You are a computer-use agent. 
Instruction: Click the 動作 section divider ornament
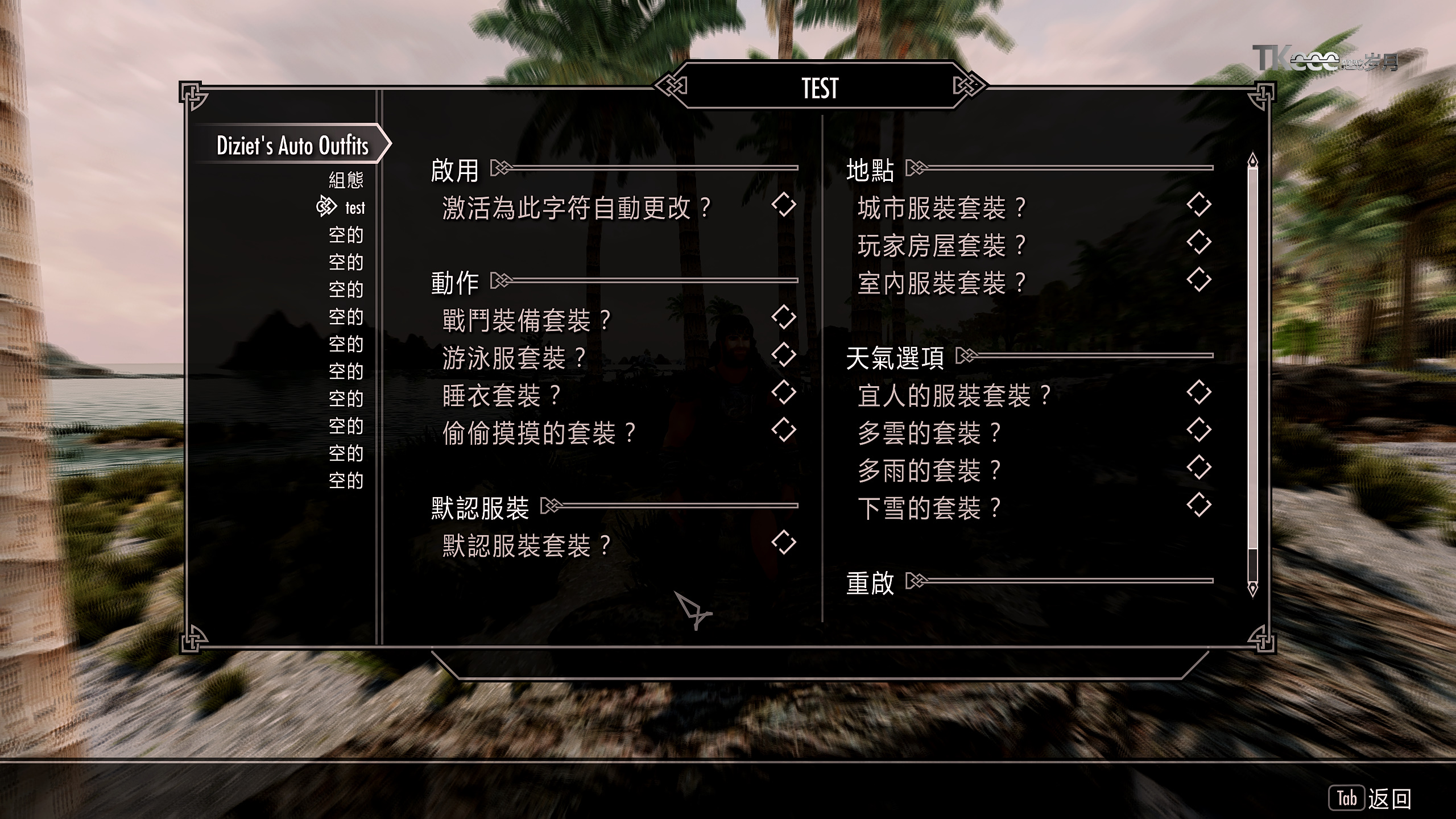point(500,279)
